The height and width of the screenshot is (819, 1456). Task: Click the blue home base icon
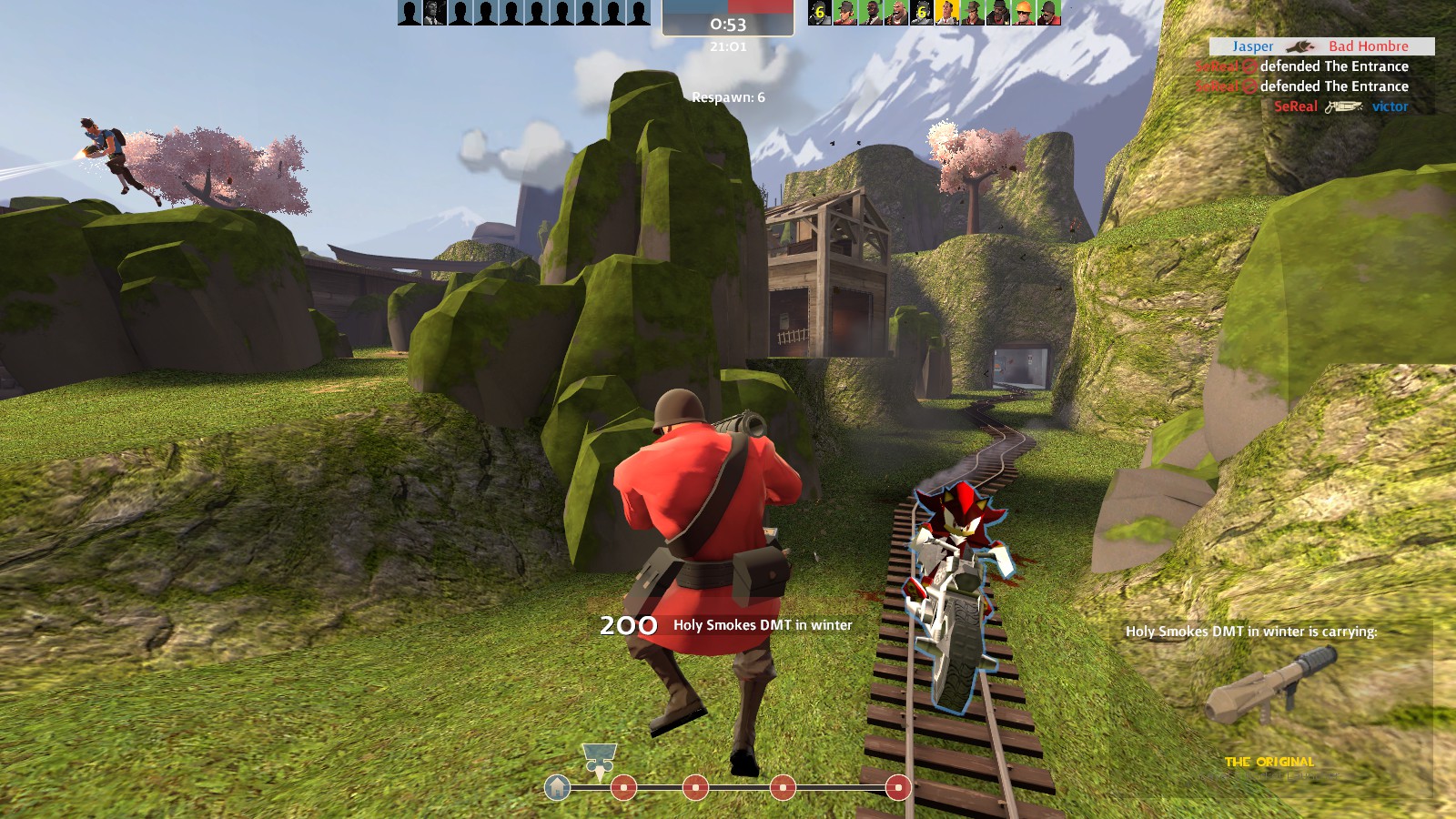coord(557,787)
